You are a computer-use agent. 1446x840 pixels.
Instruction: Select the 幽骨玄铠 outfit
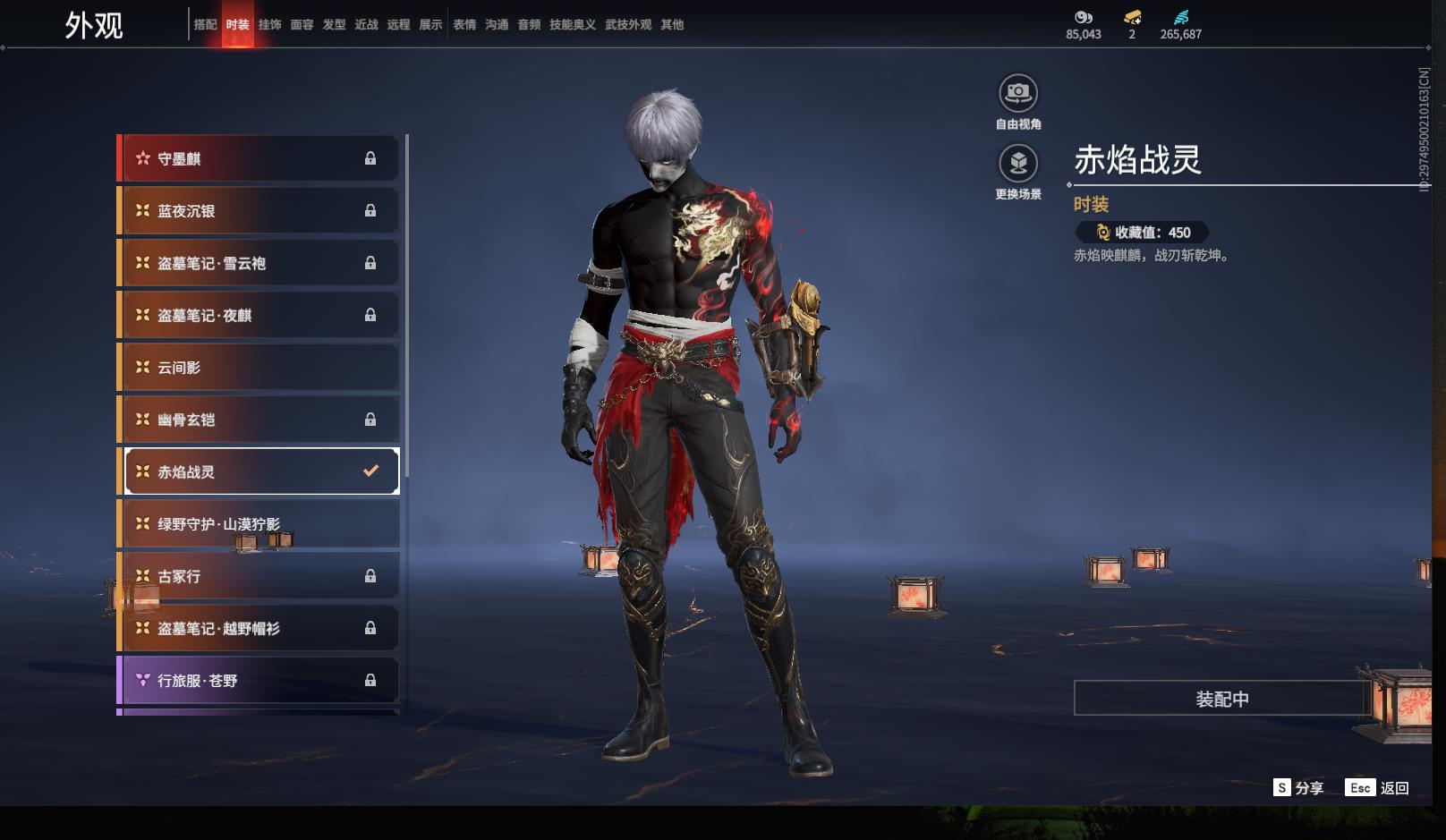(259, 420)
